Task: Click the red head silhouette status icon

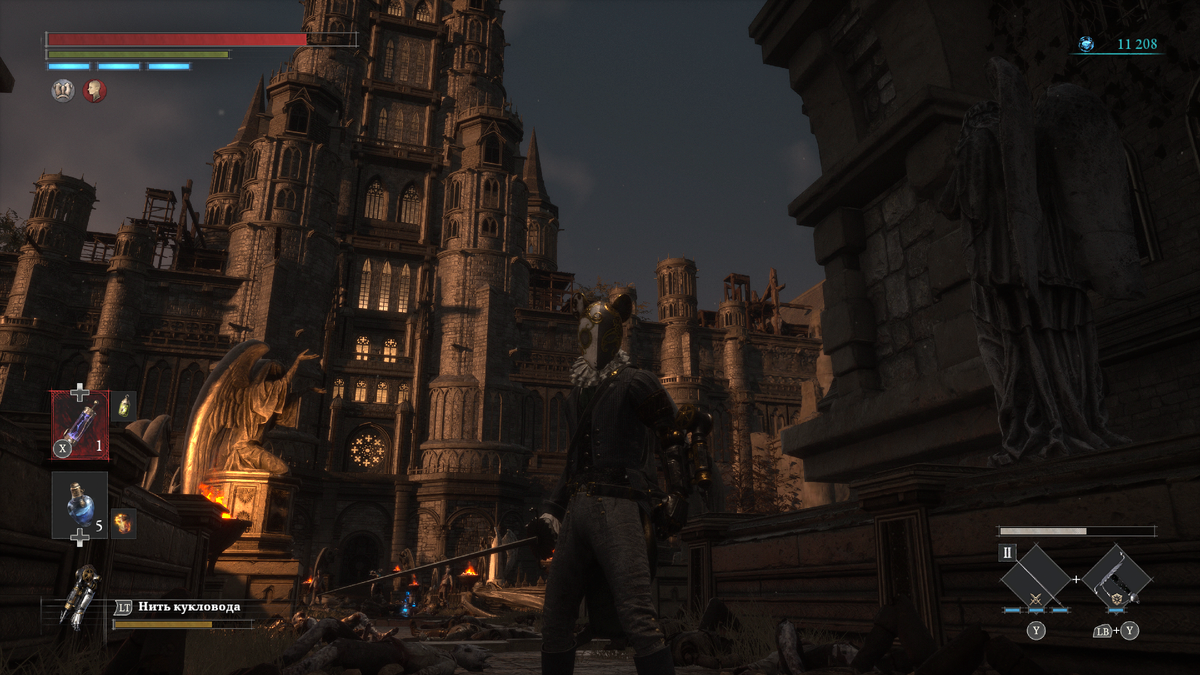Action: [x=95, y=91]
